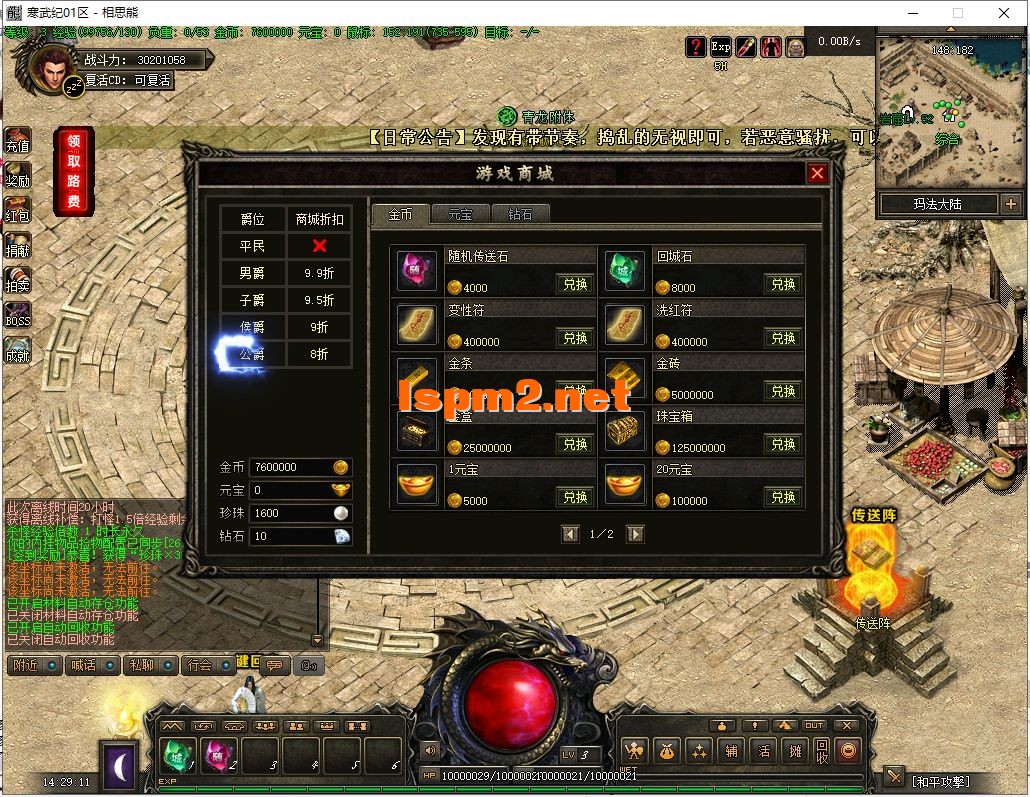The width and height of the screenshot is (1030, 797).
Task: Buy 洗红符 with the 兑换 button
Action: (783, 338)
